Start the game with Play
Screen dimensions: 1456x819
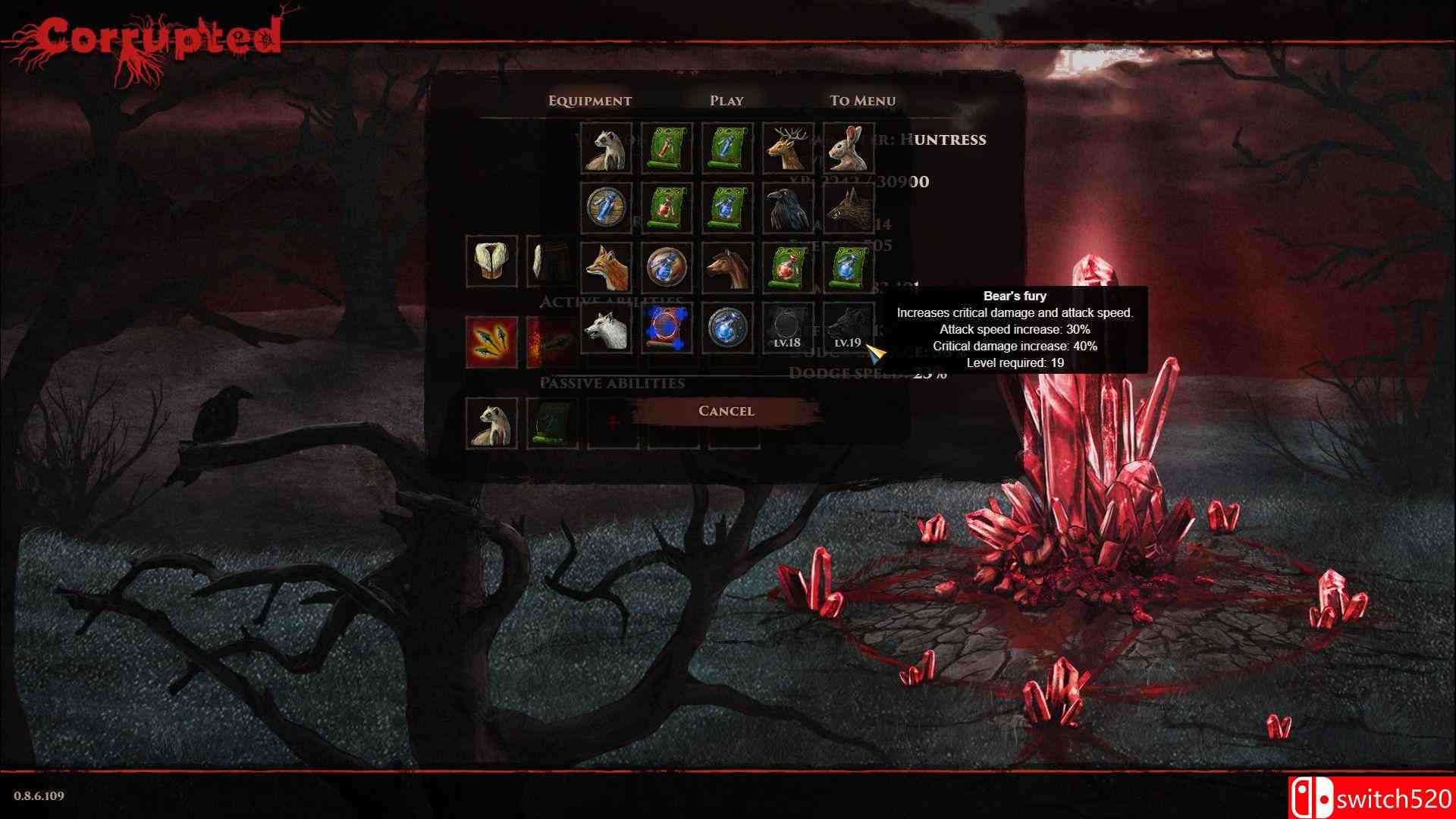[726, 101]
